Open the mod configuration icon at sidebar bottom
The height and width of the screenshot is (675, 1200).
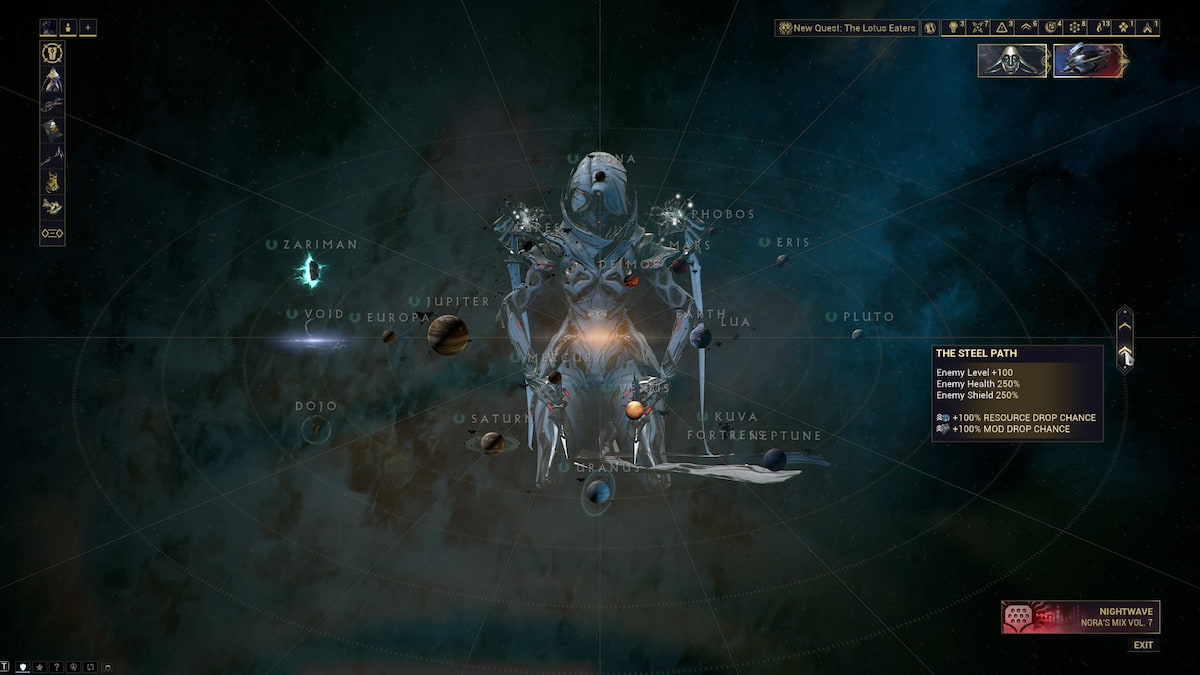(x=52, y=233)
